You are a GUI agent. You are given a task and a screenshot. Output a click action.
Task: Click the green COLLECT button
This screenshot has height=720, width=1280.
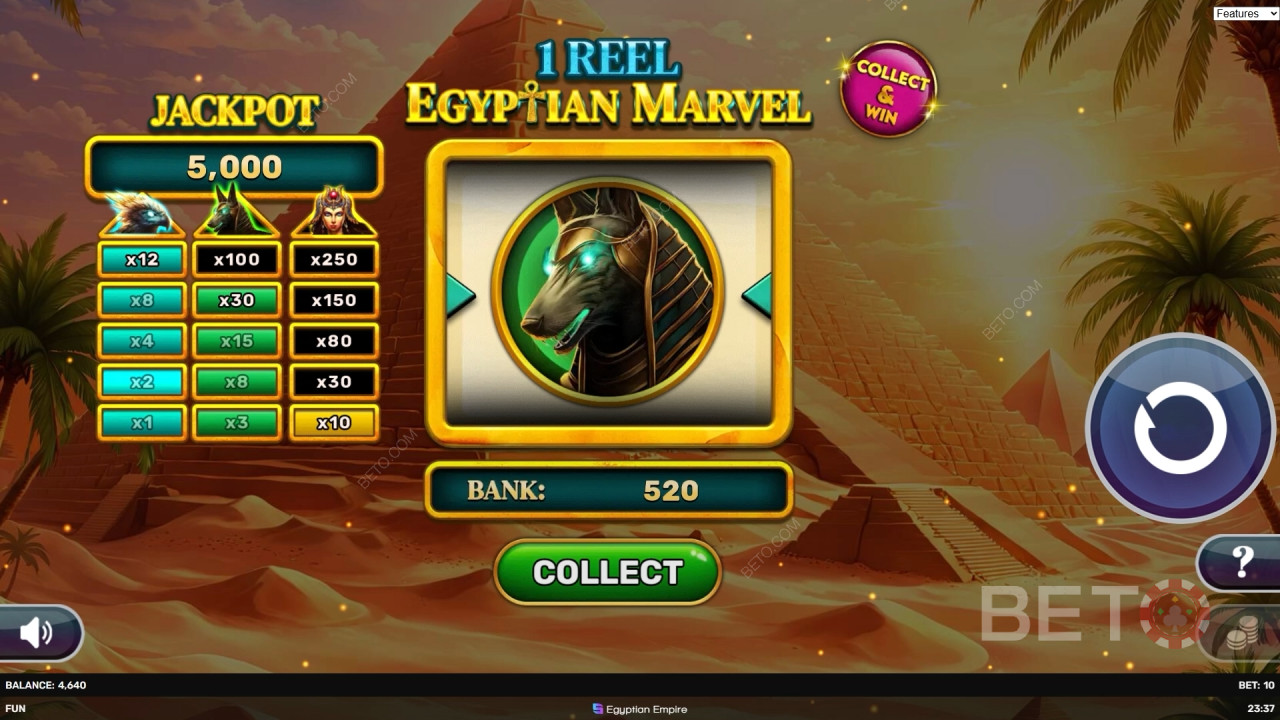608,572
